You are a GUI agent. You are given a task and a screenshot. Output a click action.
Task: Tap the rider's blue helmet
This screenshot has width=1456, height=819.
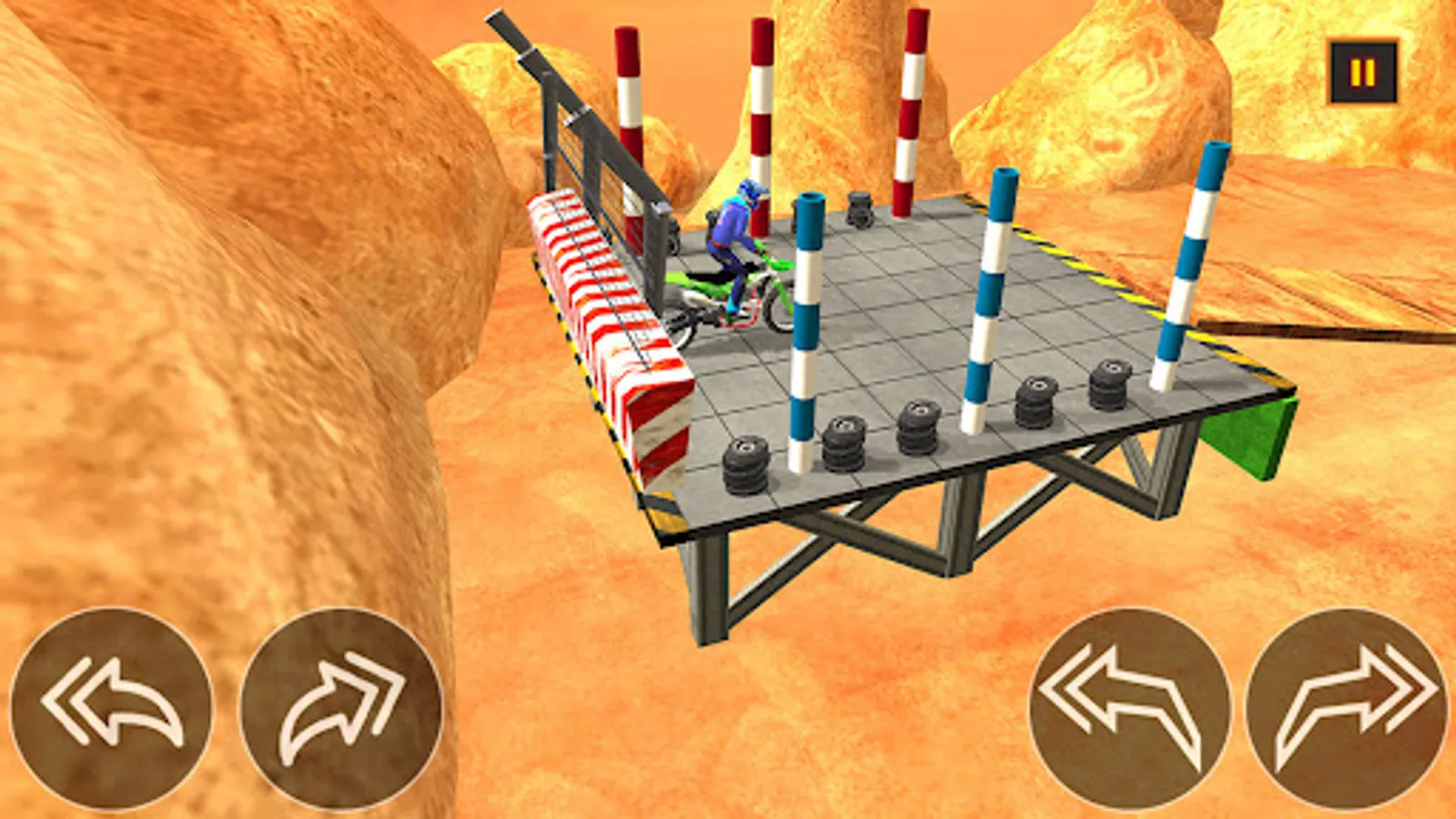(x=752, y=193)
